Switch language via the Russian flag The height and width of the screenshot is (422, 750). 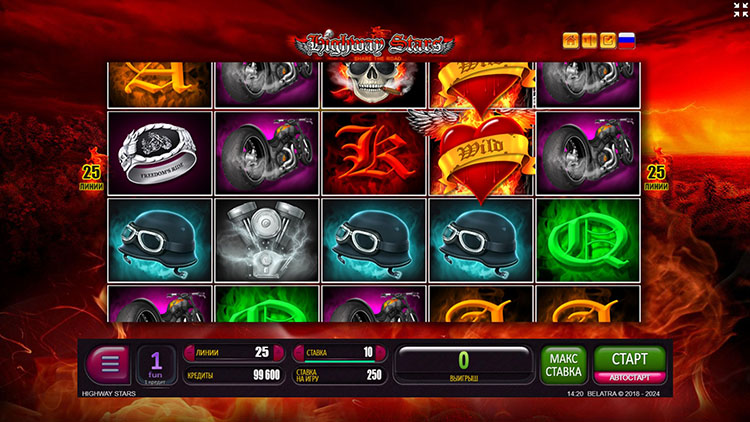627,41
